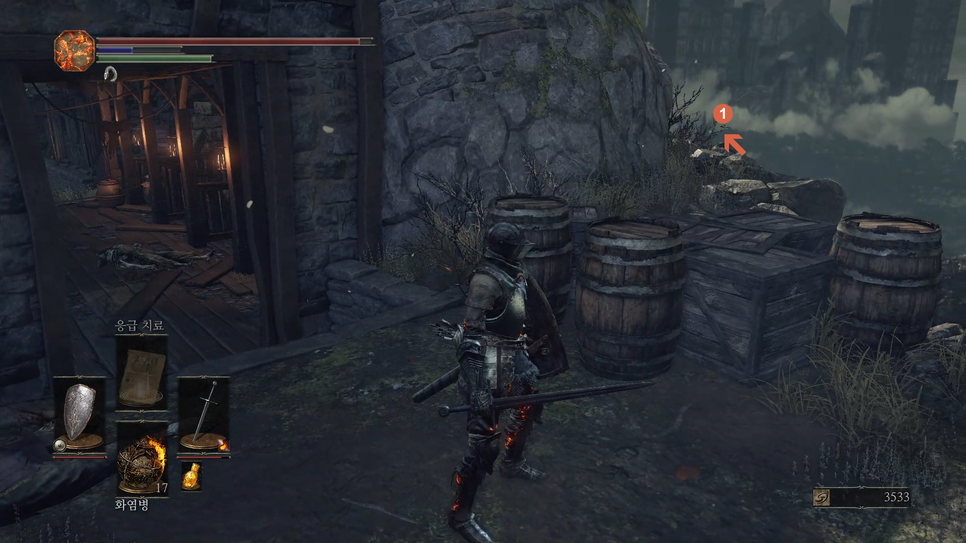Screen dimensions: 966x543
Task: Click the orange numbered marker 1 annotation
Action: [x=723, y=115]
